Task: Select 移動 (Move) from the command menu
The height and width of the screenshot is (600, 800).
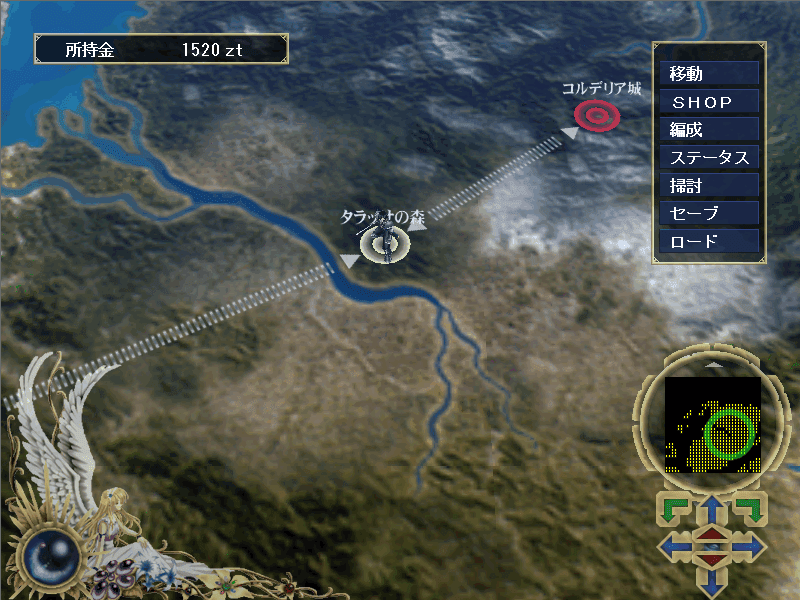Action: pos(709,74)
